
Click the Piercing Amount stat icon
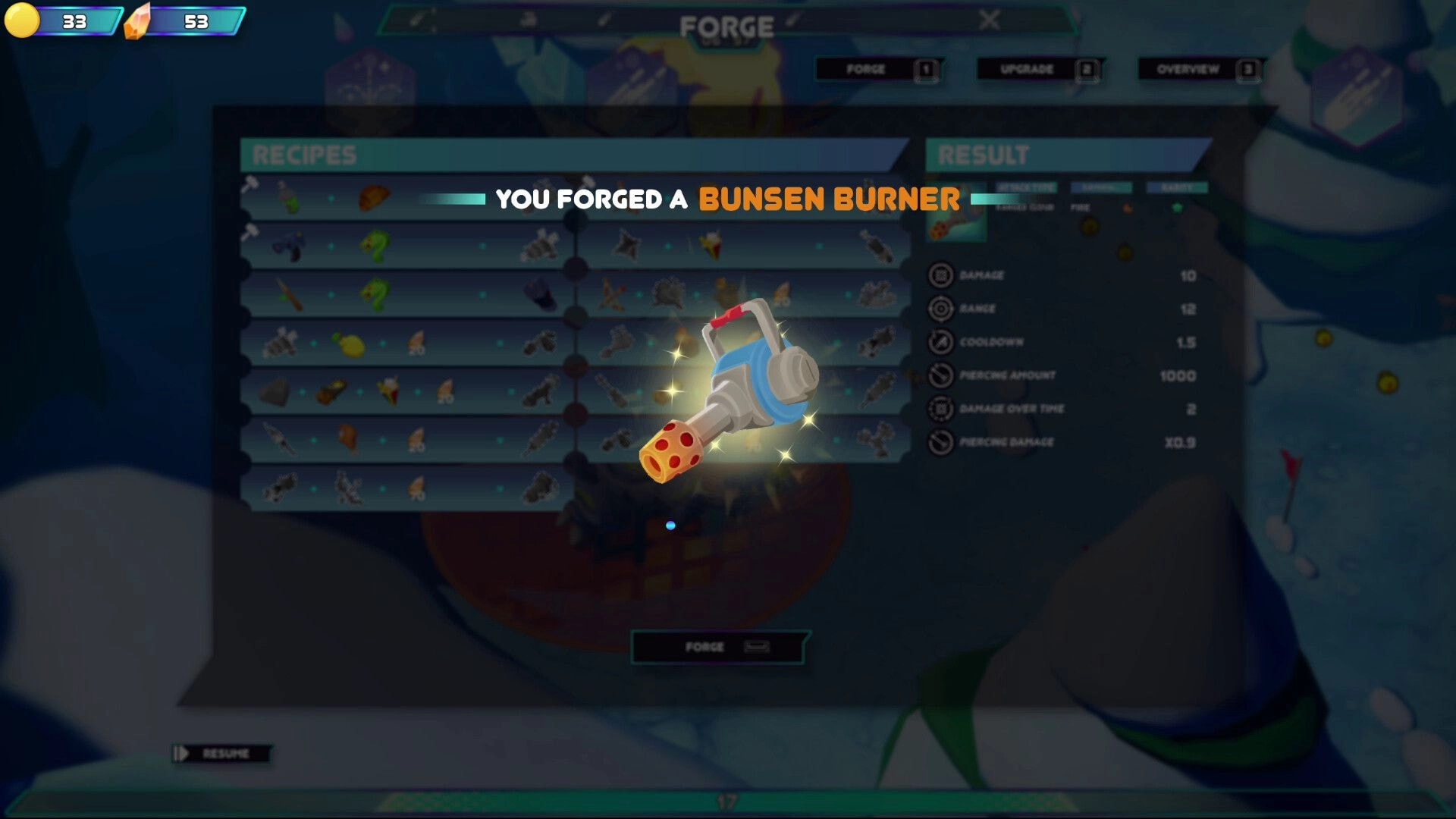click(940, 375)
